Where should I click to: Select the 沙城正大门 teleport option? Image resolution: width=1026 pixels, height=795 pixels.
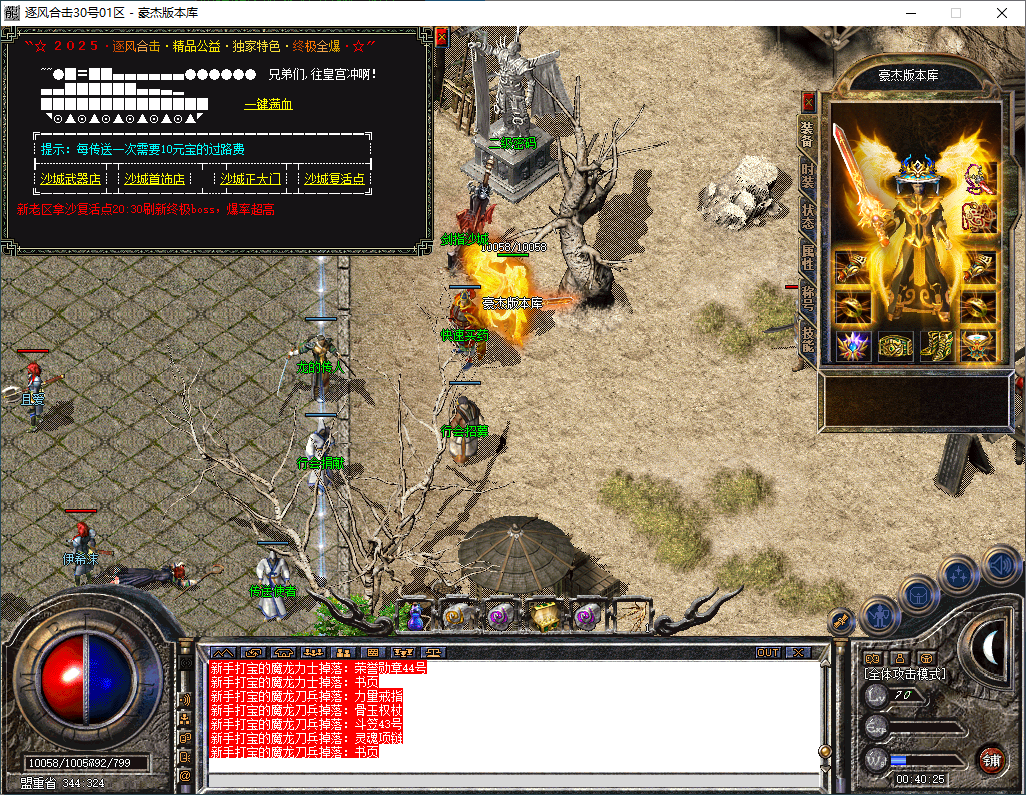pyautogui.click(x=250, y=179)
